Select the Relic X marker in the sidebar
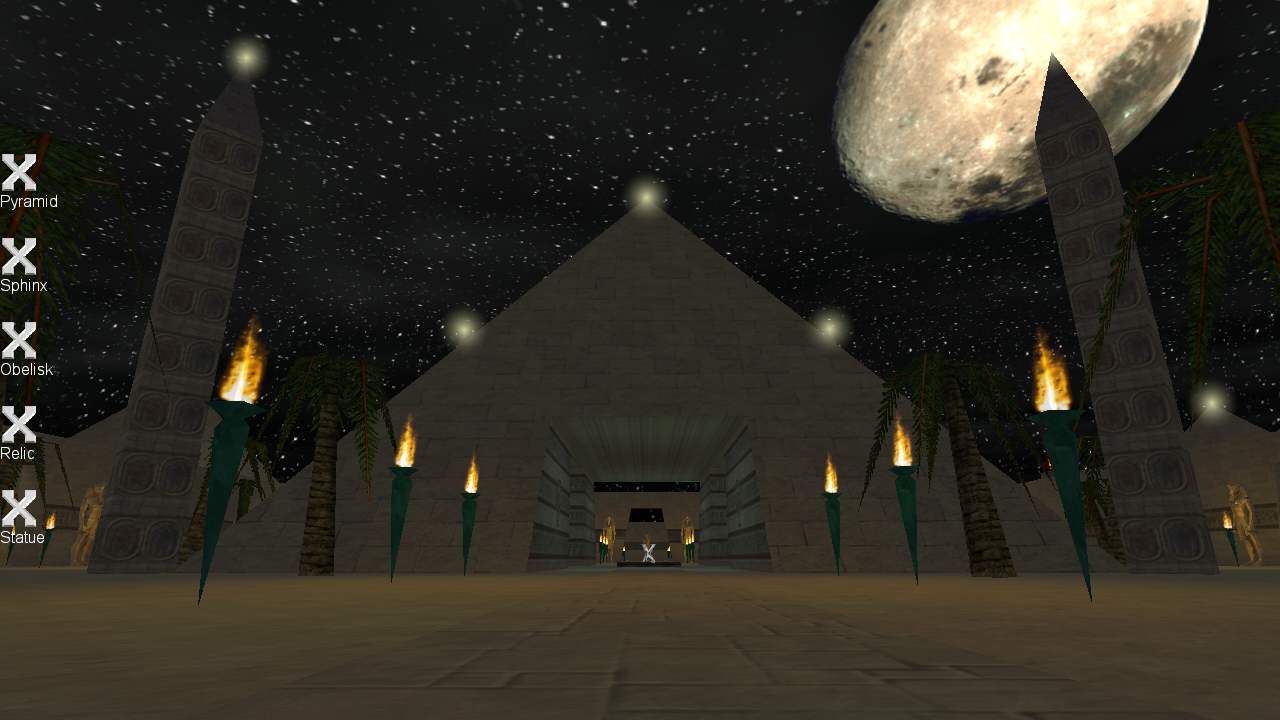1280x720 pixels. (20, 426)
